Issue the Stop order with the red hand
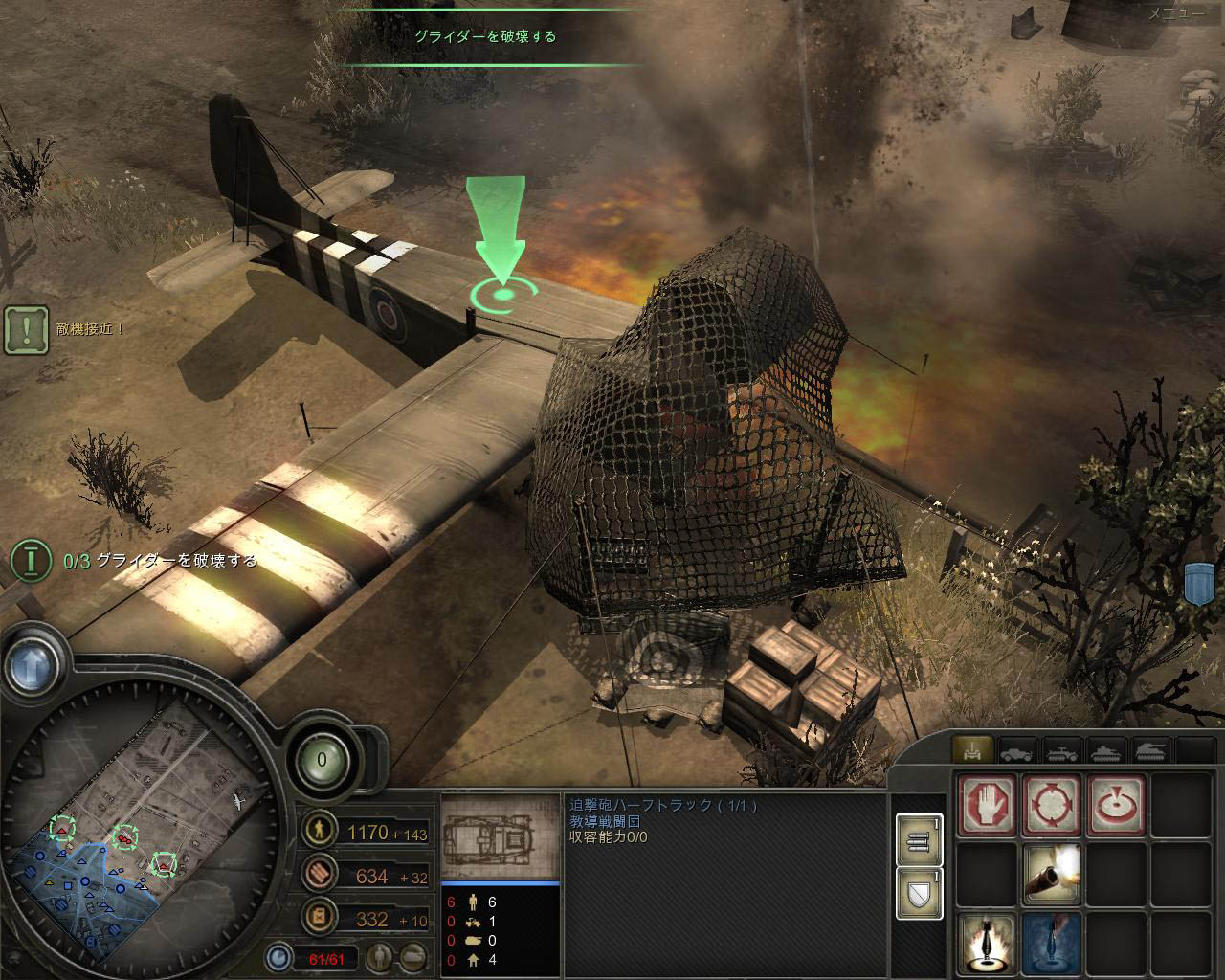 tap(988, 805)
